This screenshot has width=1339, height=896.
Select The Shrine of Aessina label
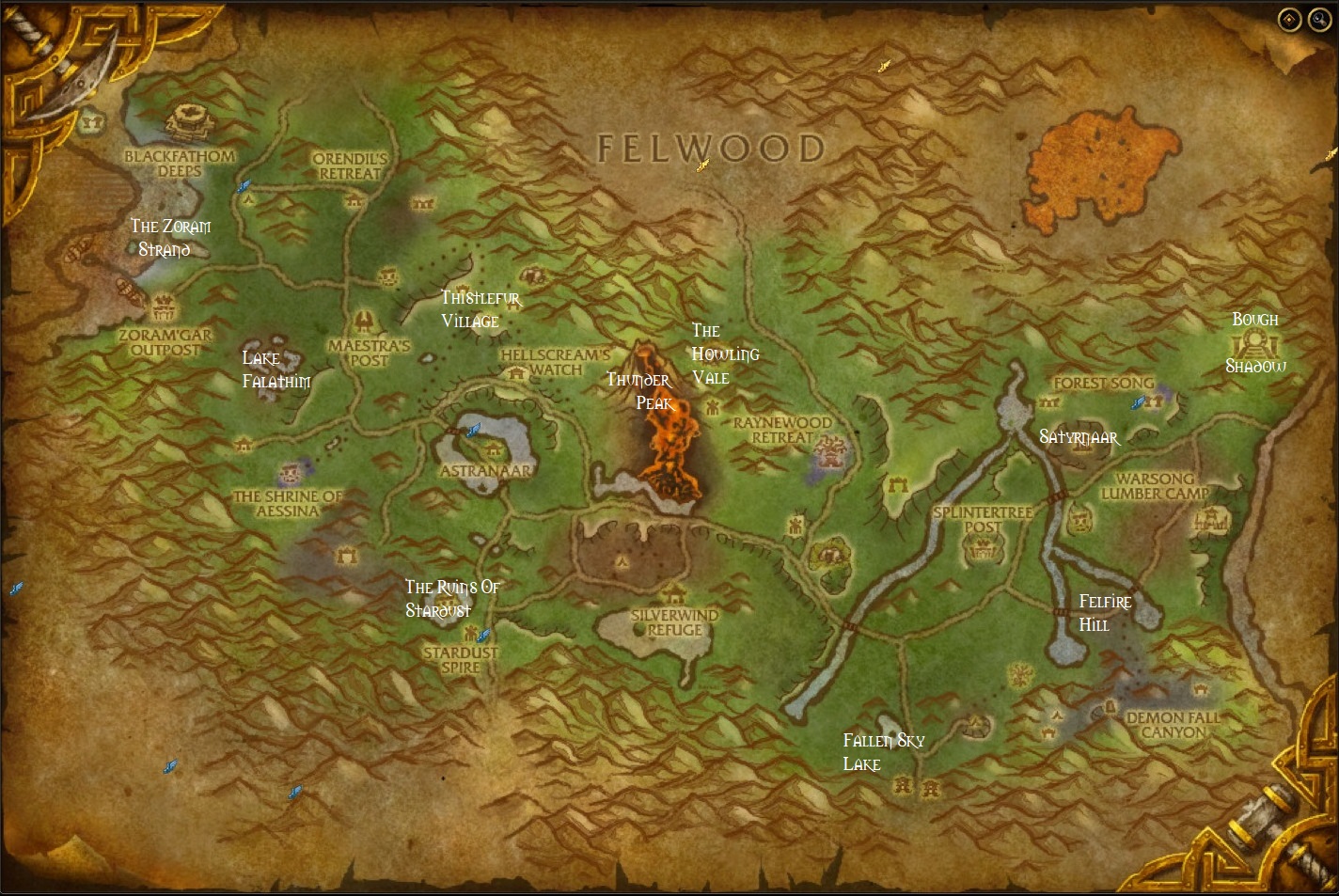coord(288,503)
